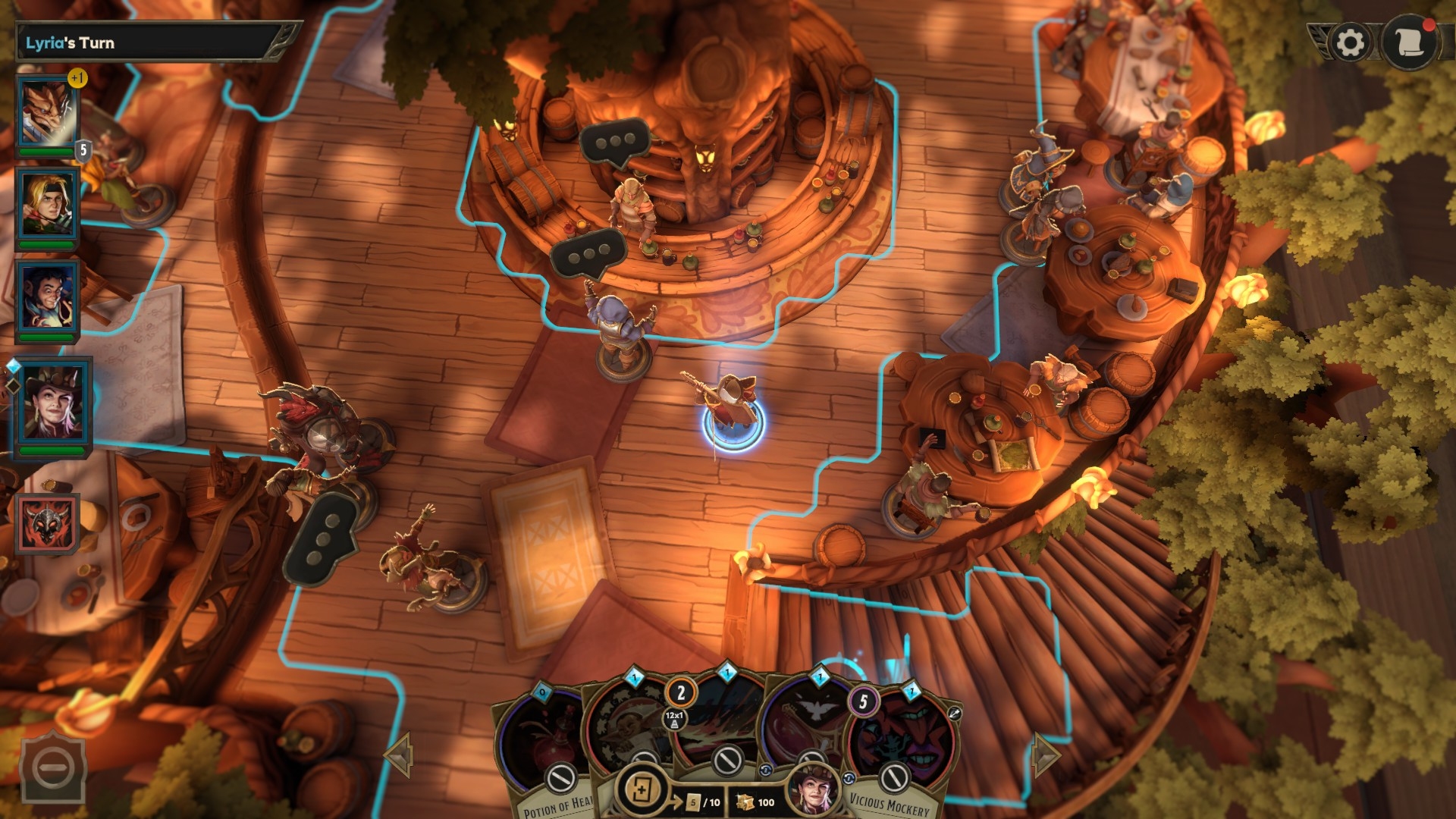This screenshot has height=819, width=1456.
Task: Click Lyria's round portrait beside the hand
Action: [x=813, y=789]
